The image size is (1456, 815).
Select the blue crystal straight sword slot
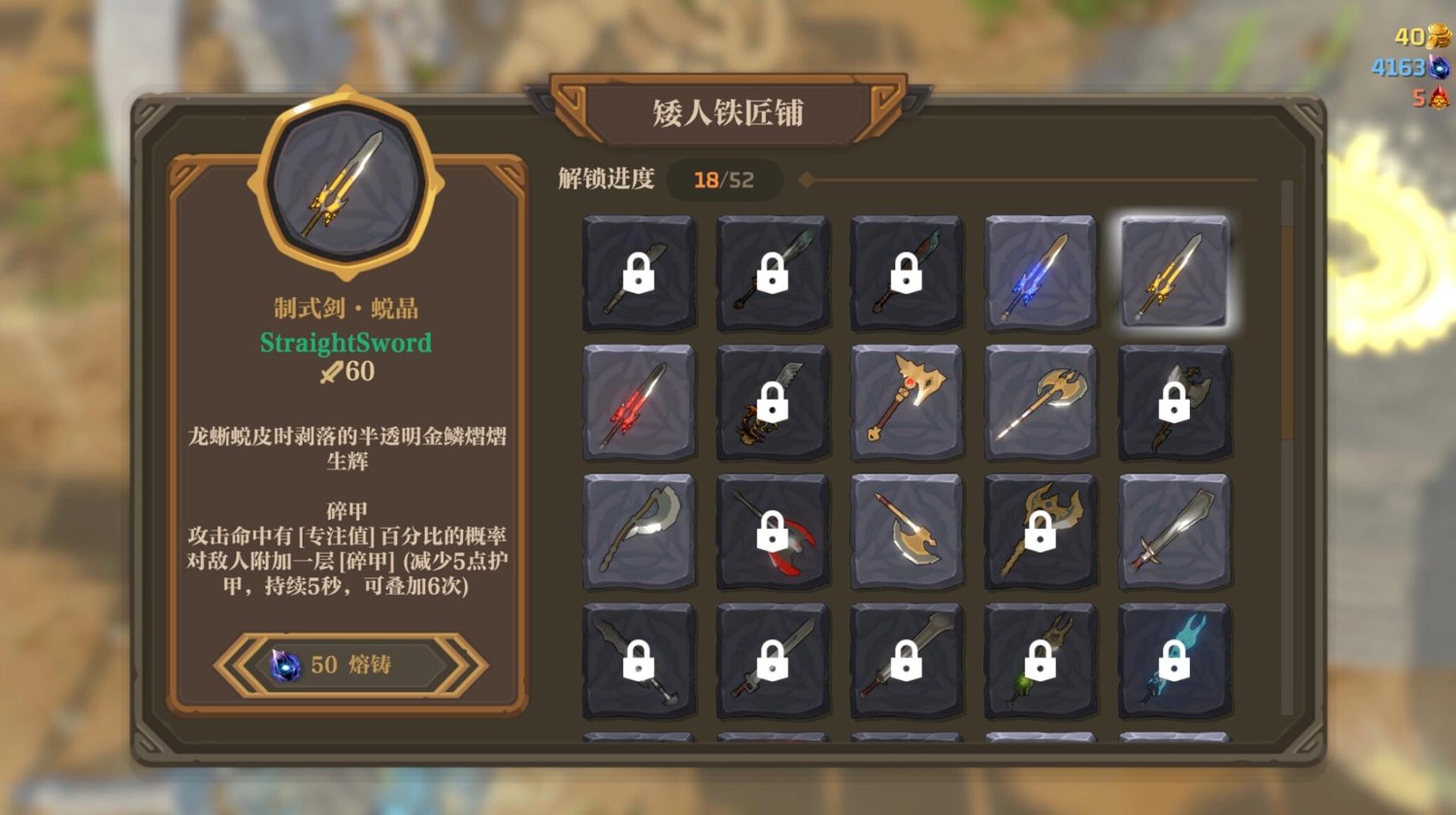pyautogui.click(x=1040, y=273)
